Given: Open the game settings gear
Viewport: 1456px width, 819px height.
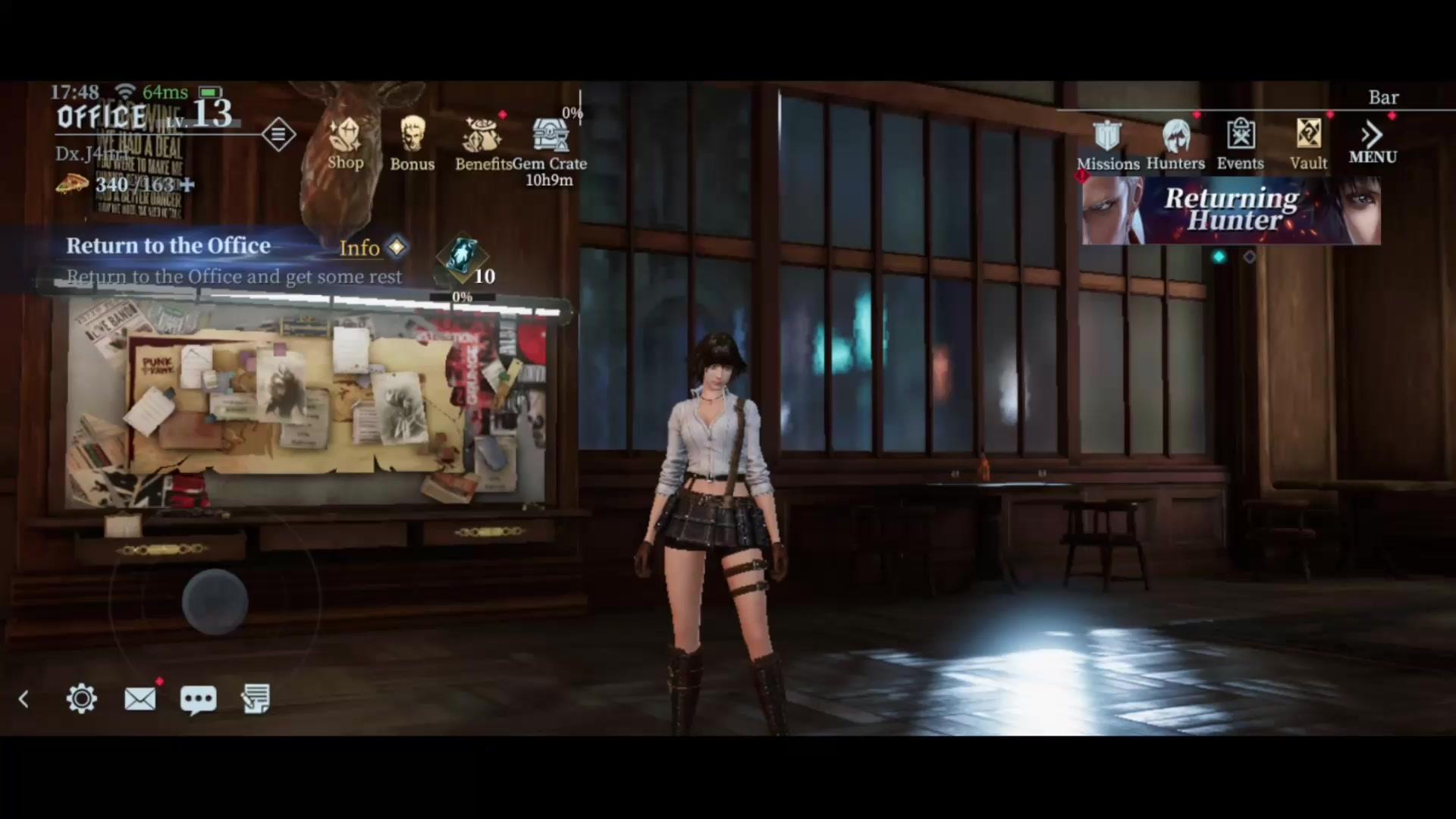Looking at the screenshot, I should coord(81,698).
